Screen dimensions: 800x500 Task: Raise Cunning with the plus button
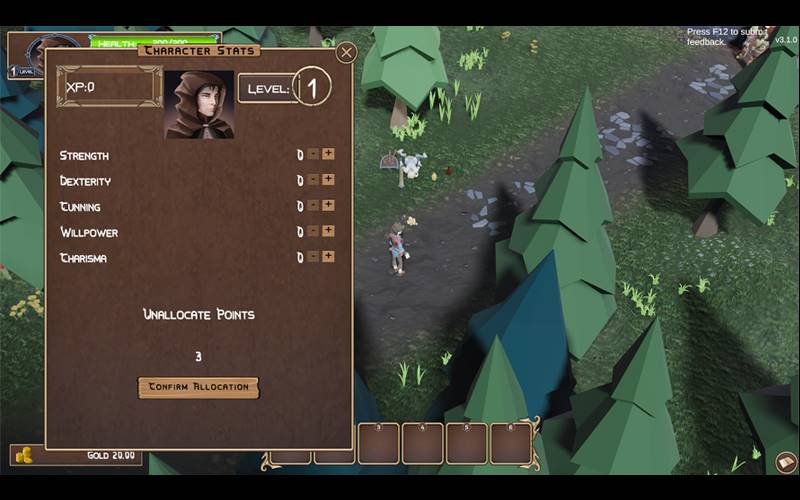328,205
